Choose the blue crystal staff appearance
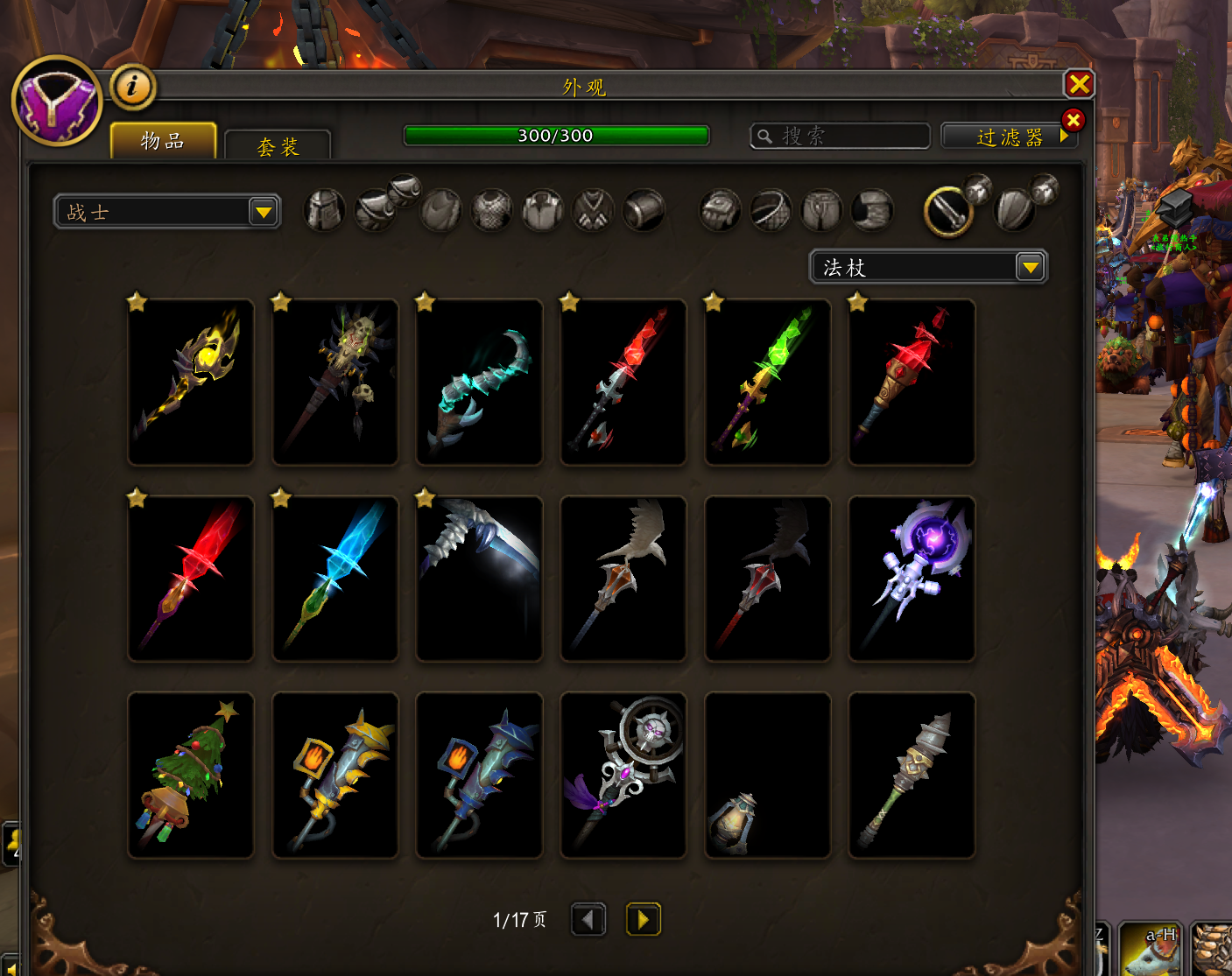The height and width of the screenshot is (976, 1232). pyautogui.click(x=335, y=579)
